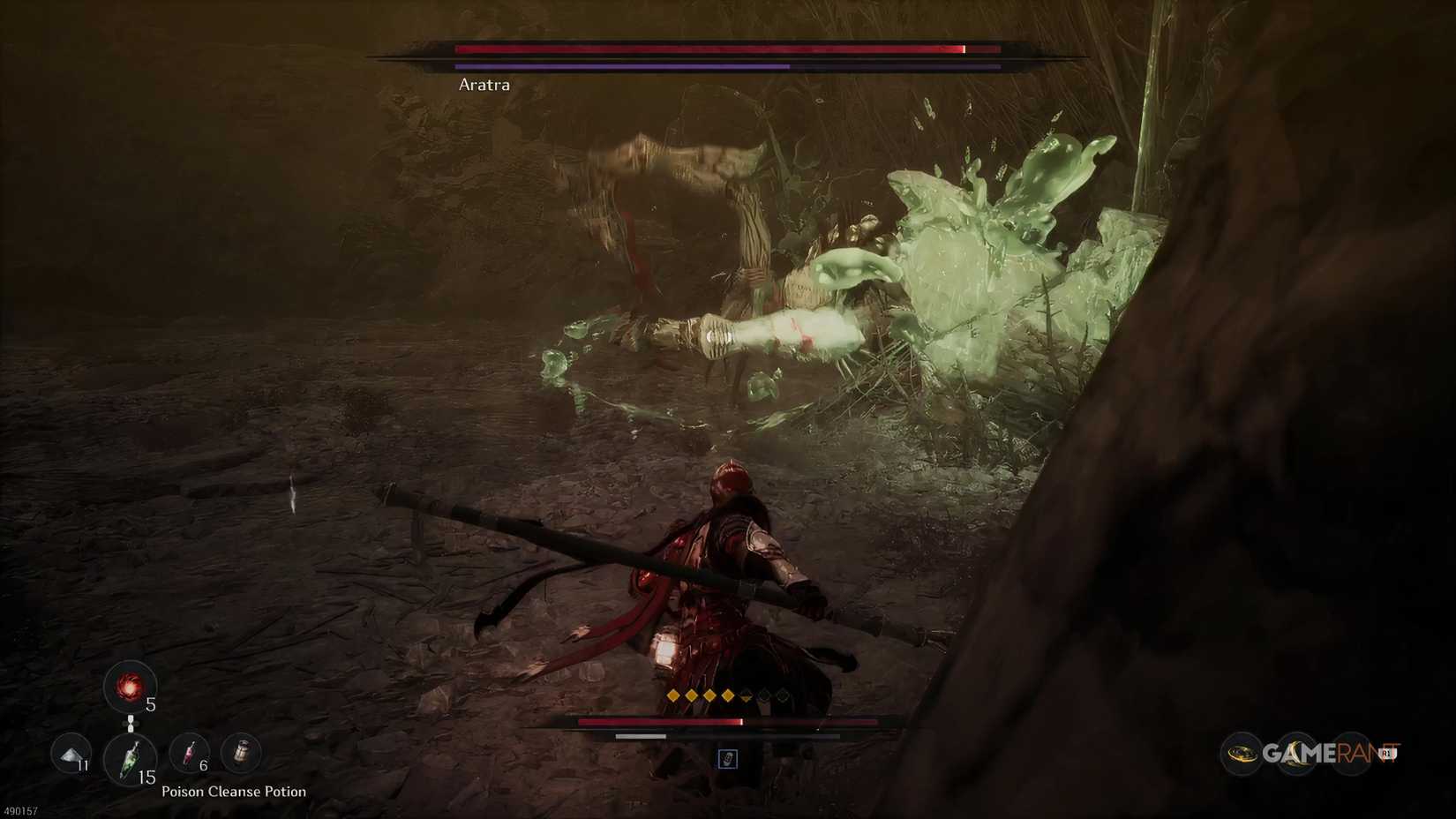Click the quick item name label
The height and width of the screenshot is (819, 1456).
pos(233,792)
